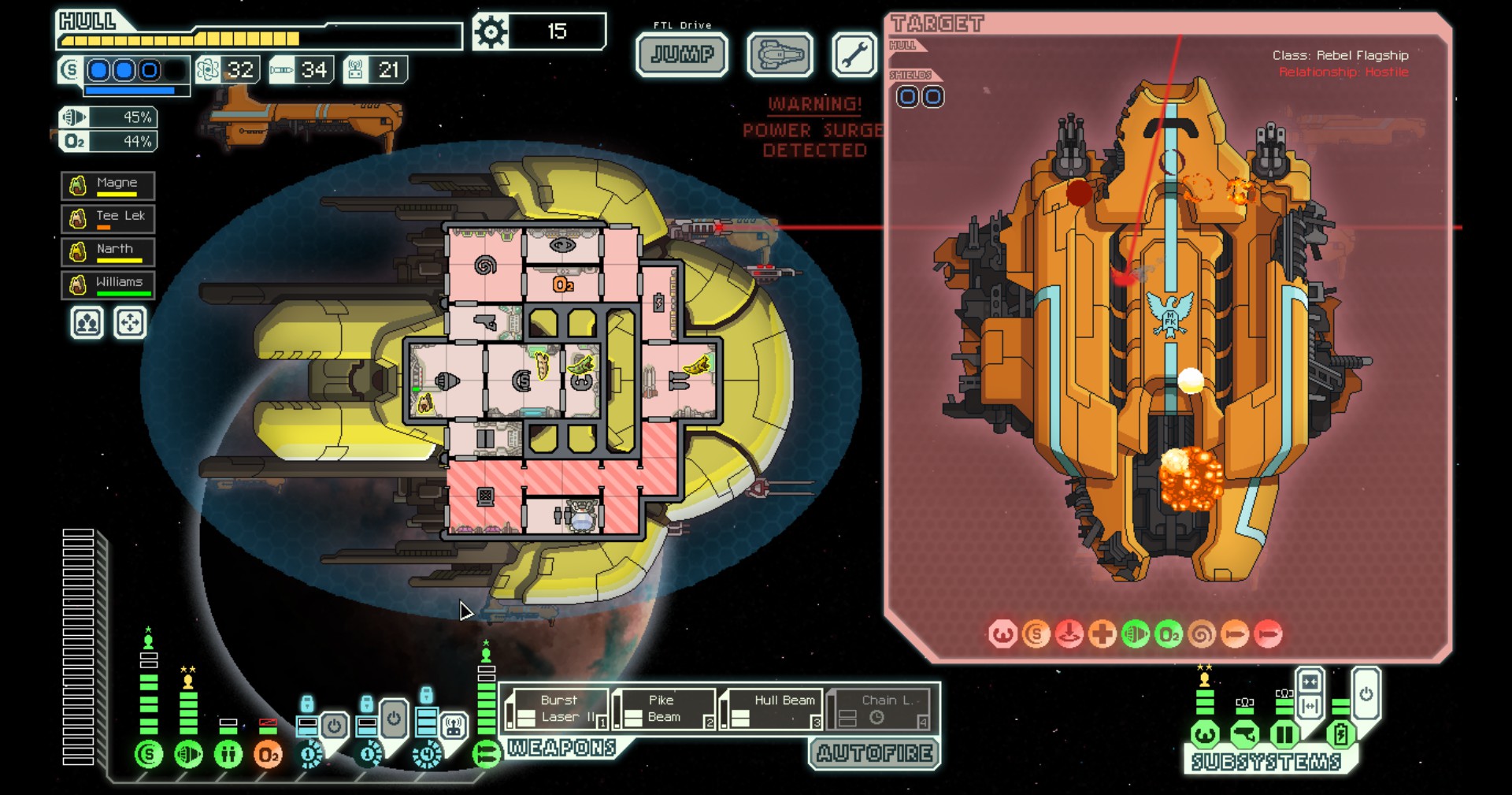
Task: Open the ship overview button
Action: coord(780,55)
